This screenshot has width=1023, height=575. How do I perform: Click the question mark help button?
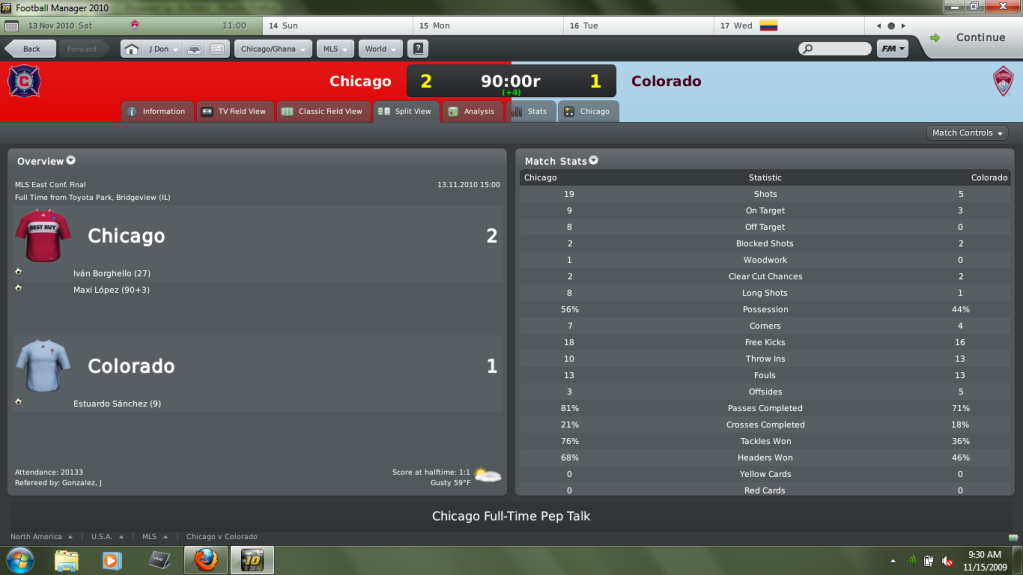click(418, 49)
